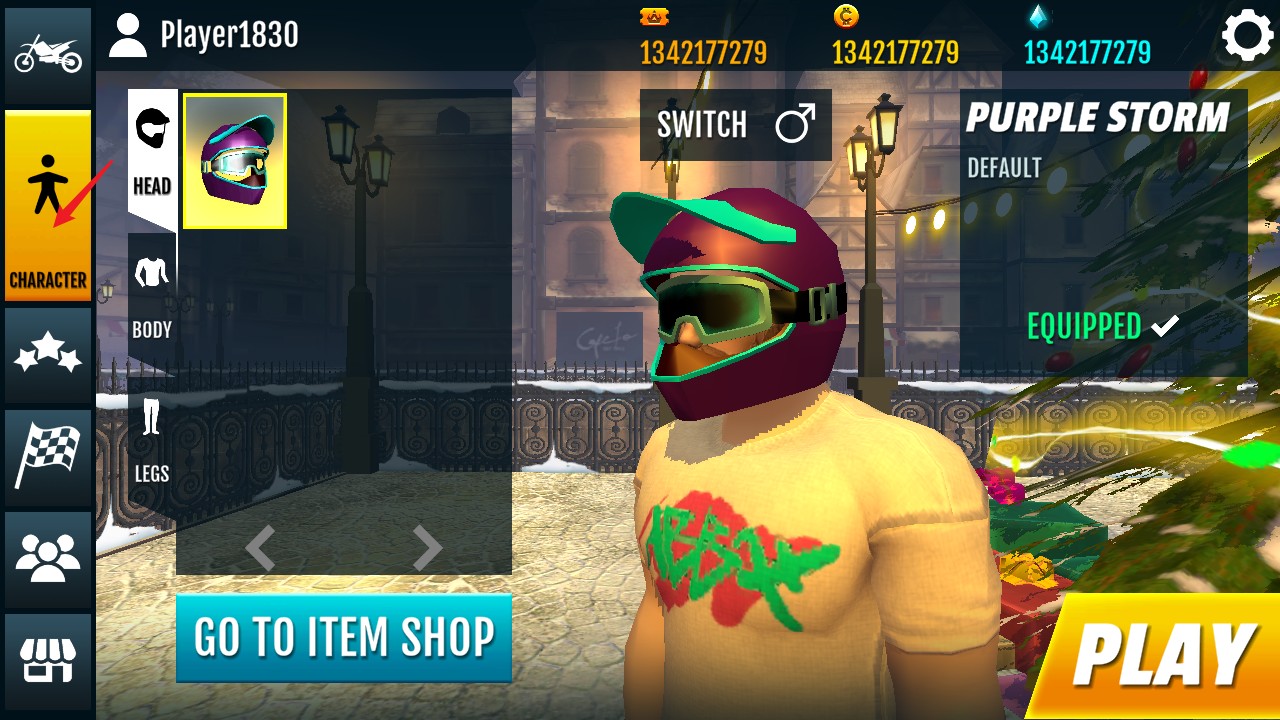This screenshot has width=1280, height=720.
Task: Open the three stars menu
Action: (47, 356)
